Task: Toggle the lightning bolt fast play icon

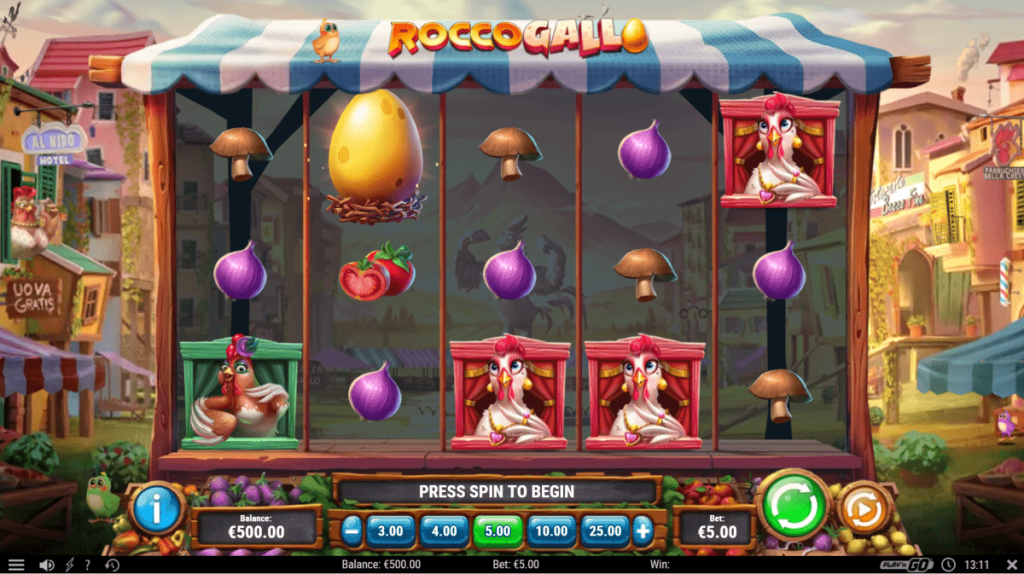Action: 68,565
